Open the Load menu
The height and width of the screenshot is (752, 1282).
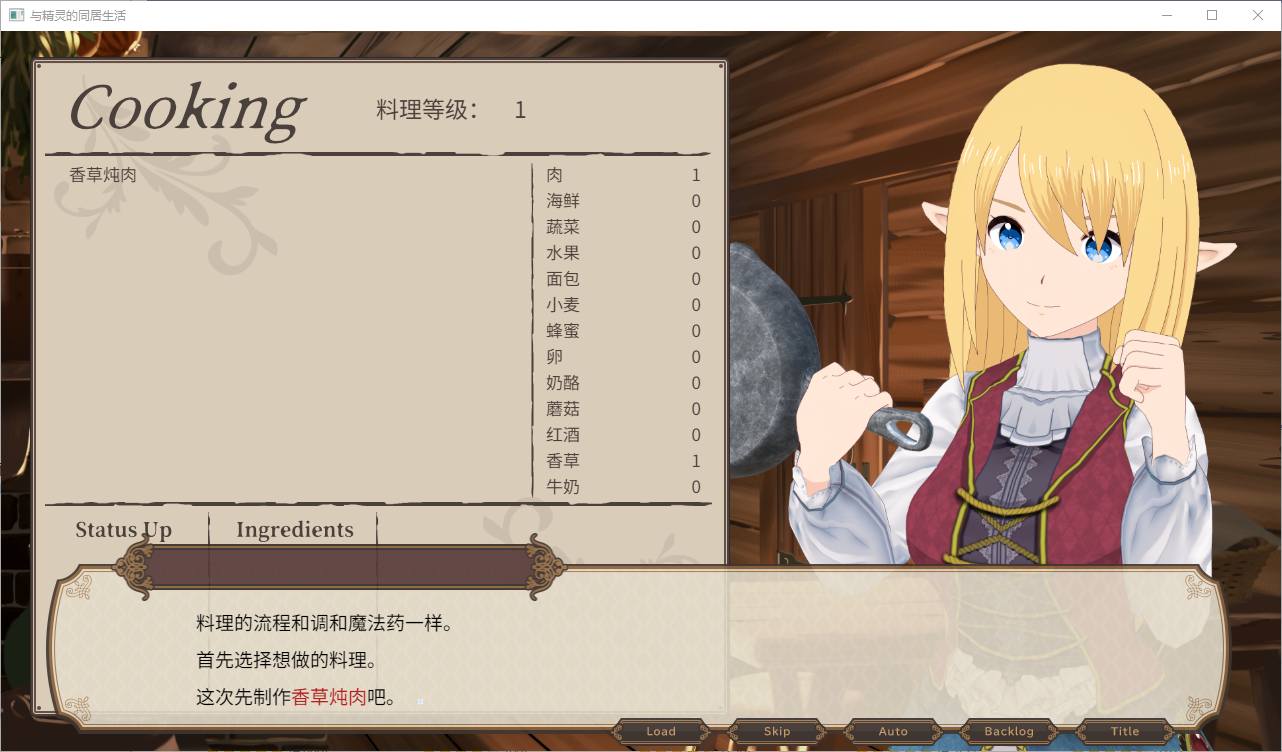pyautogui.click(x=661, y=731)
